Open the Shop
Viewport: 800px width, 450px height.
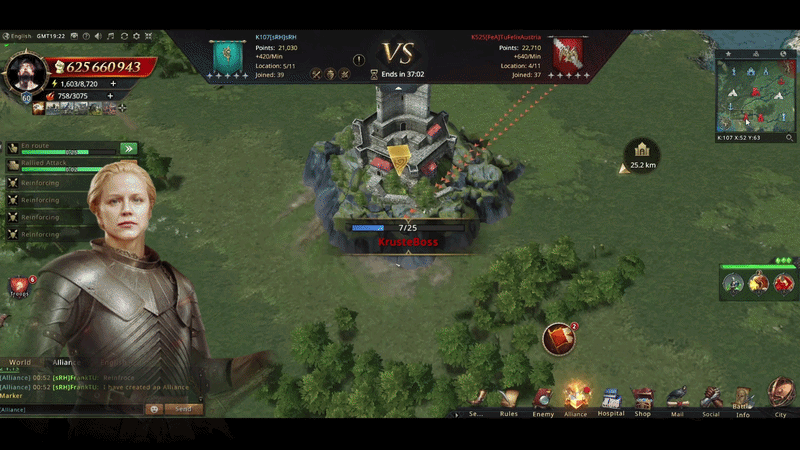pyautogui.click(x=643, y=397)
